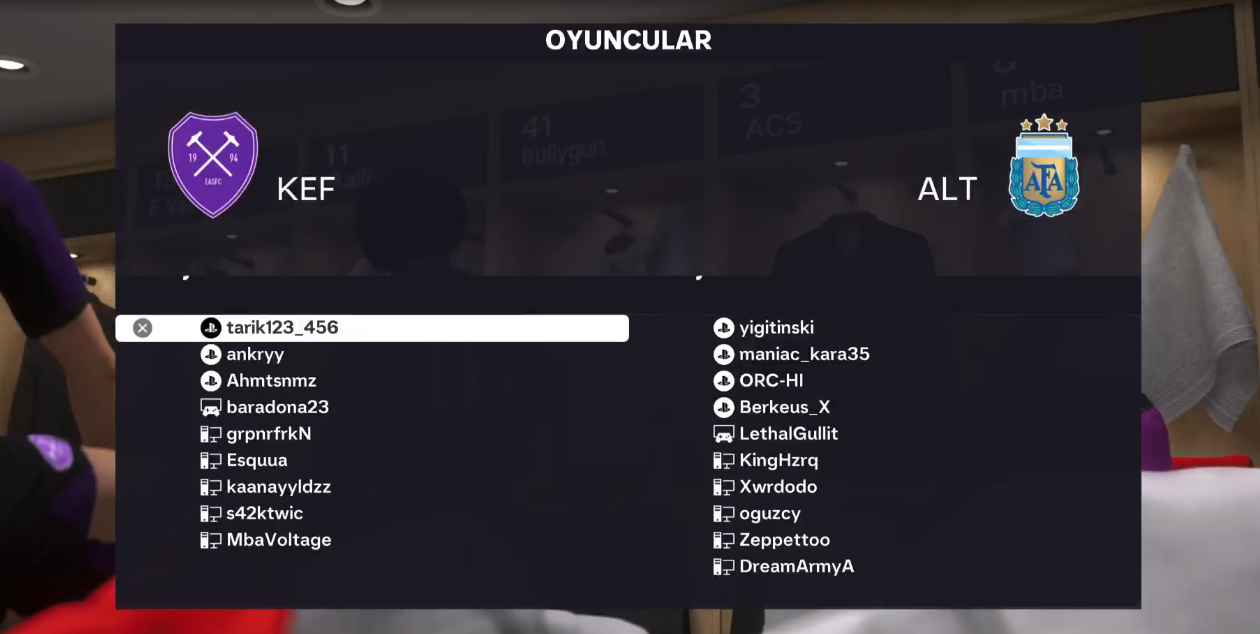1260x634 pixels.
Task: Select the kaanayyldzz player entry
Action: point(278,487)
